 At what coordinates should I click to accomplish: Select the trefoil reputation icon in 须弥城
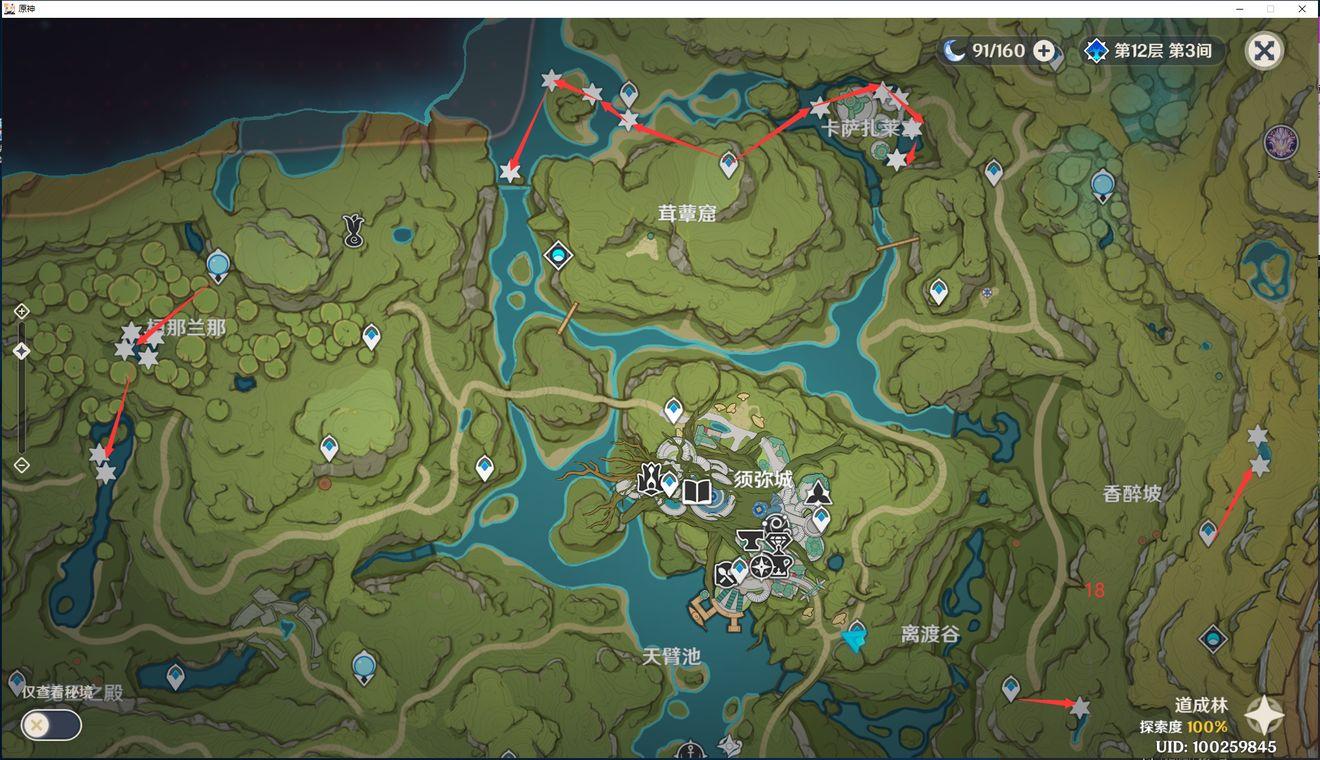pyautogui.click(x=818, y=491)
